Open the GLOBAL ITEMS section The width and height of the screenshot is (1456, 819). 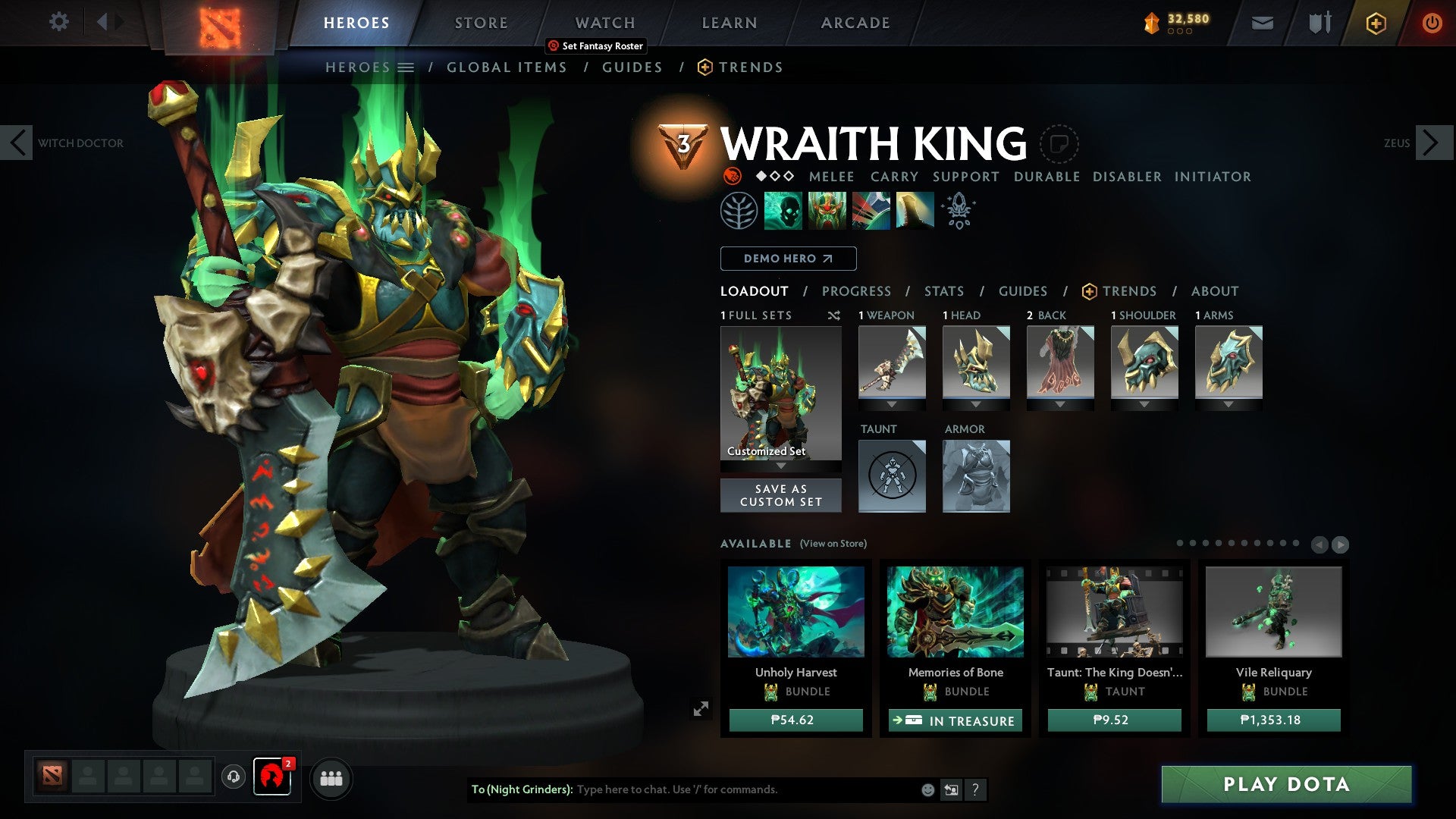(507, 67)
